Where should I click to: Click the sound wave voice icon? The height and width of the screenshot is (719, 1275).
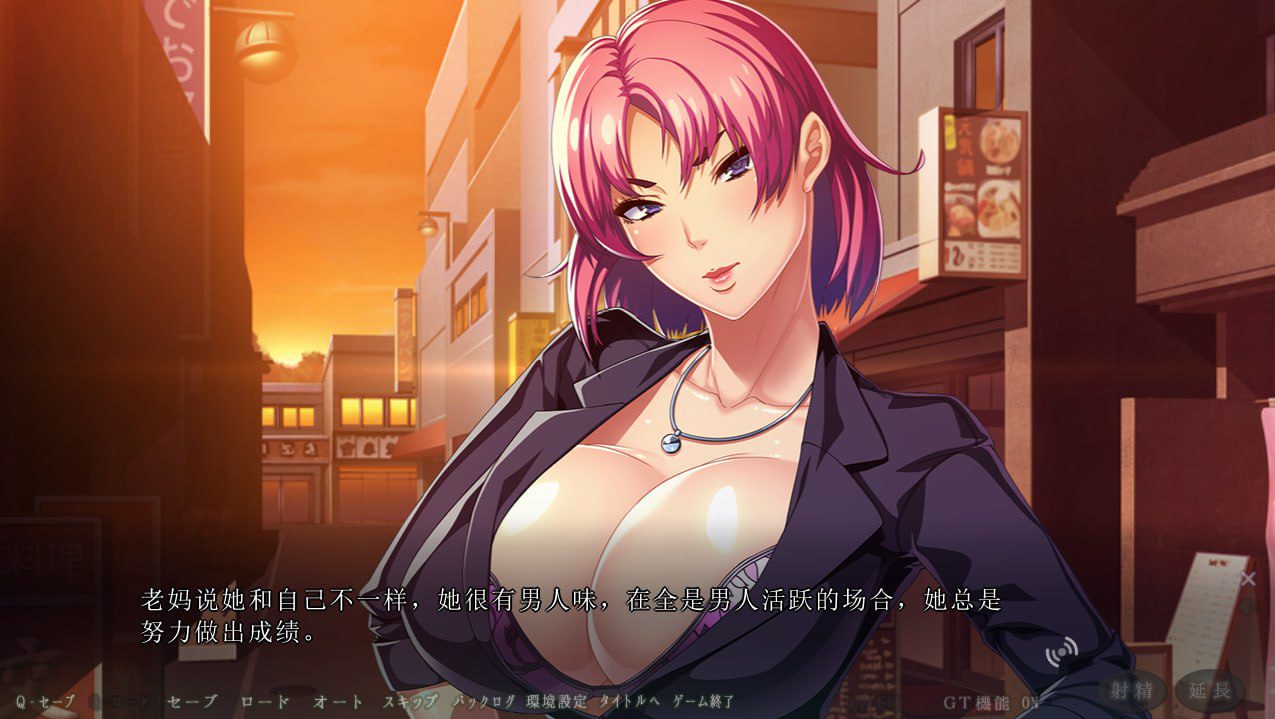[x=1062, y=654]
